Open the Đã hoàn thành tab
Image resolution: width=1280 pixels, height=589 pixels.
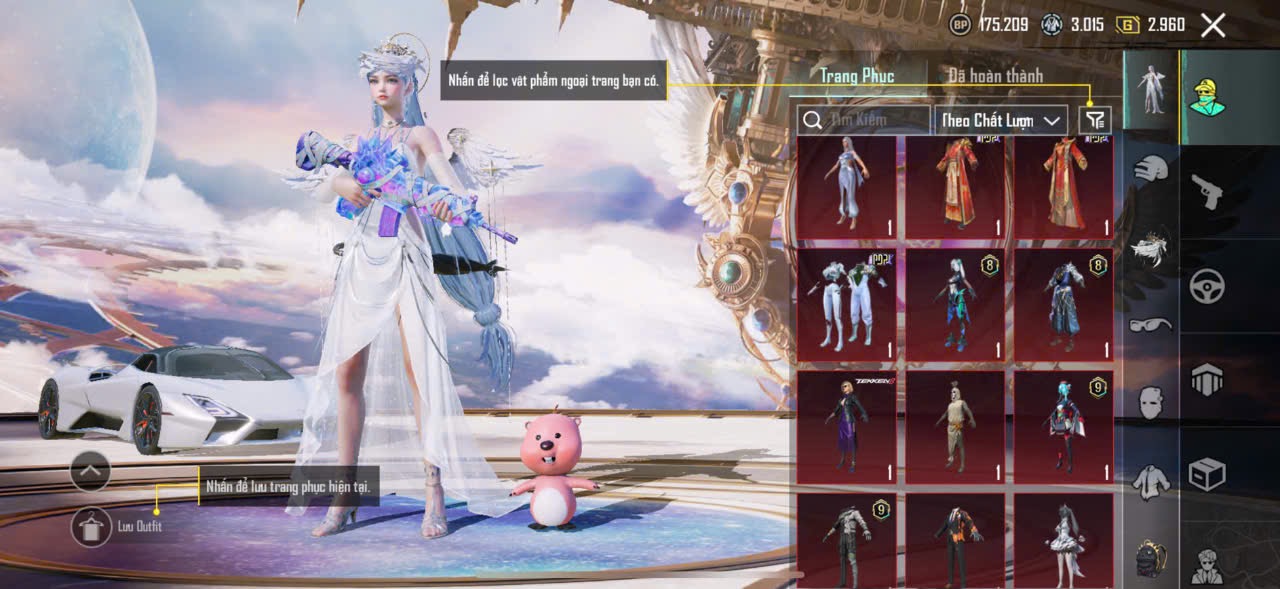pyautogui.click(x=995, y=76)
